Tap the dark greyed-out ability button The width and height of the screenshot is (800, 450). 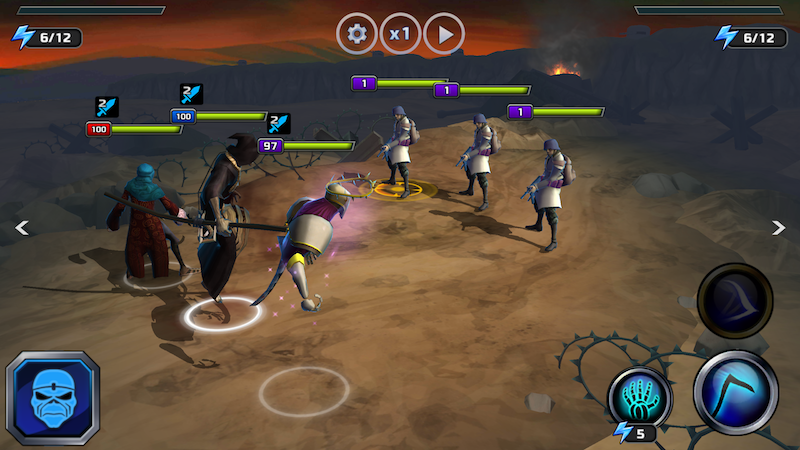tap(735, 301)
